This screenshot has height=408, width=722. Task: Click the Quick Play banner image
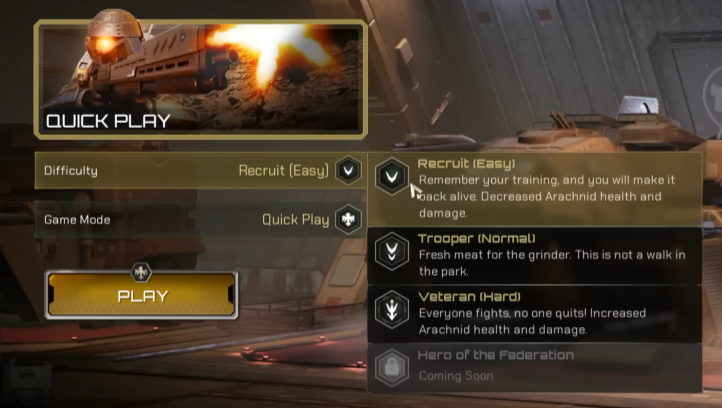point(200,79)
